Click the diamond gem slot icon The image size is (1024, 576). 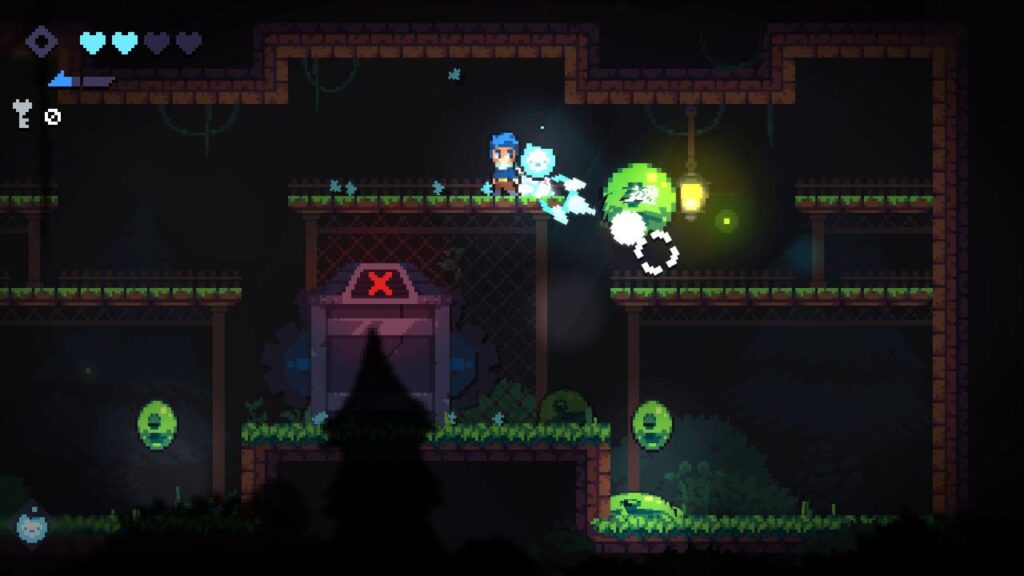click(x=42, y=42)
